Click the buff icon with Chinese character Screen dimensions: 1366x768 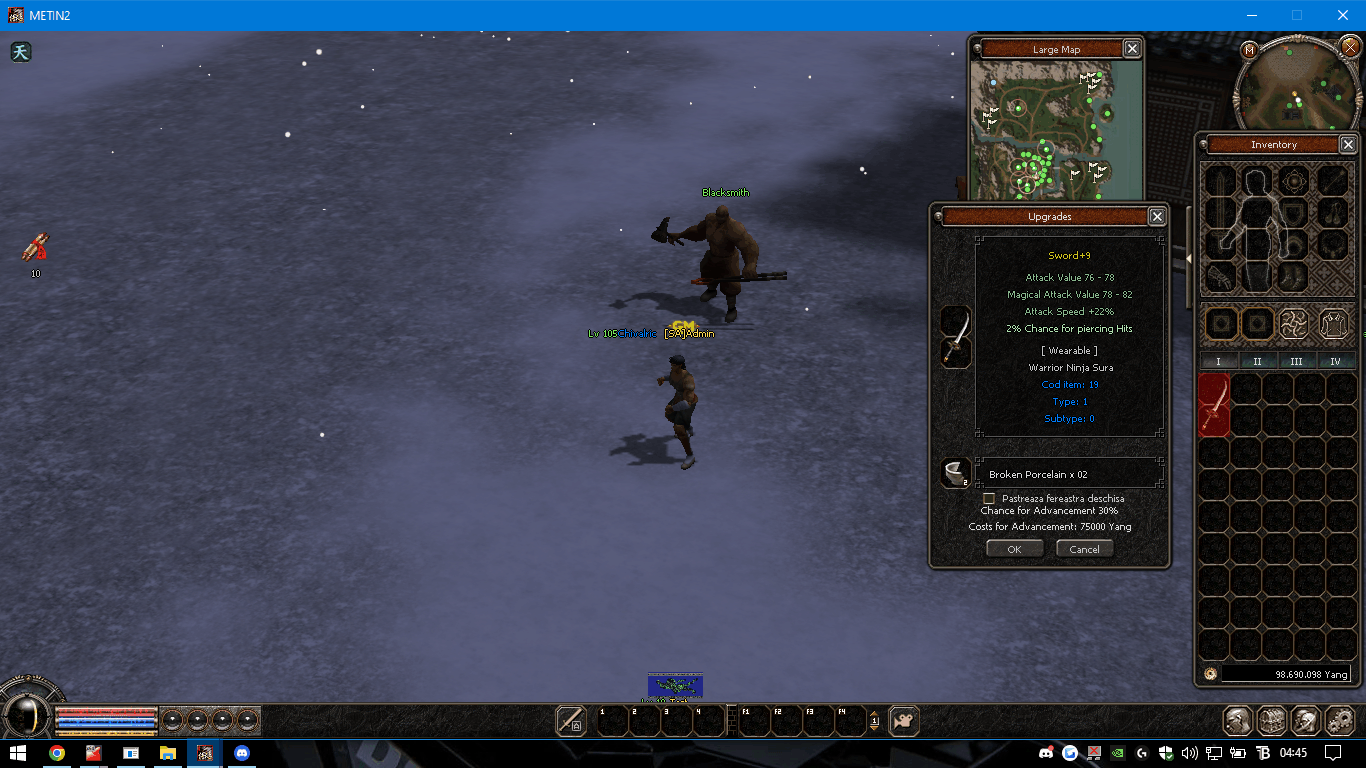pyautogui.click(x=21, y=52)
